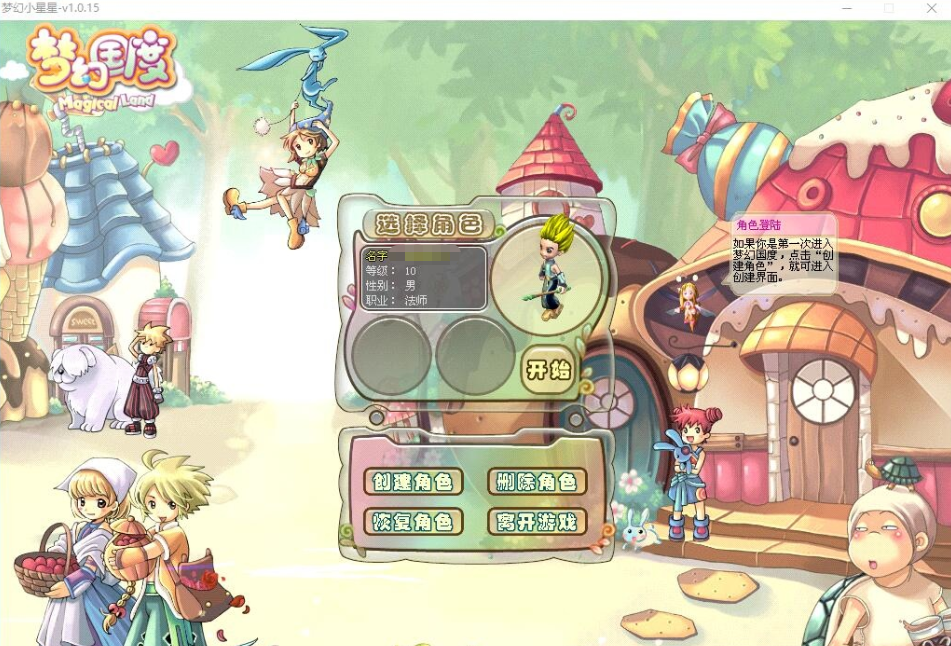This screenshot has width=951, height=646.
Task: Close the game window
Action: (x=934, y=9)
